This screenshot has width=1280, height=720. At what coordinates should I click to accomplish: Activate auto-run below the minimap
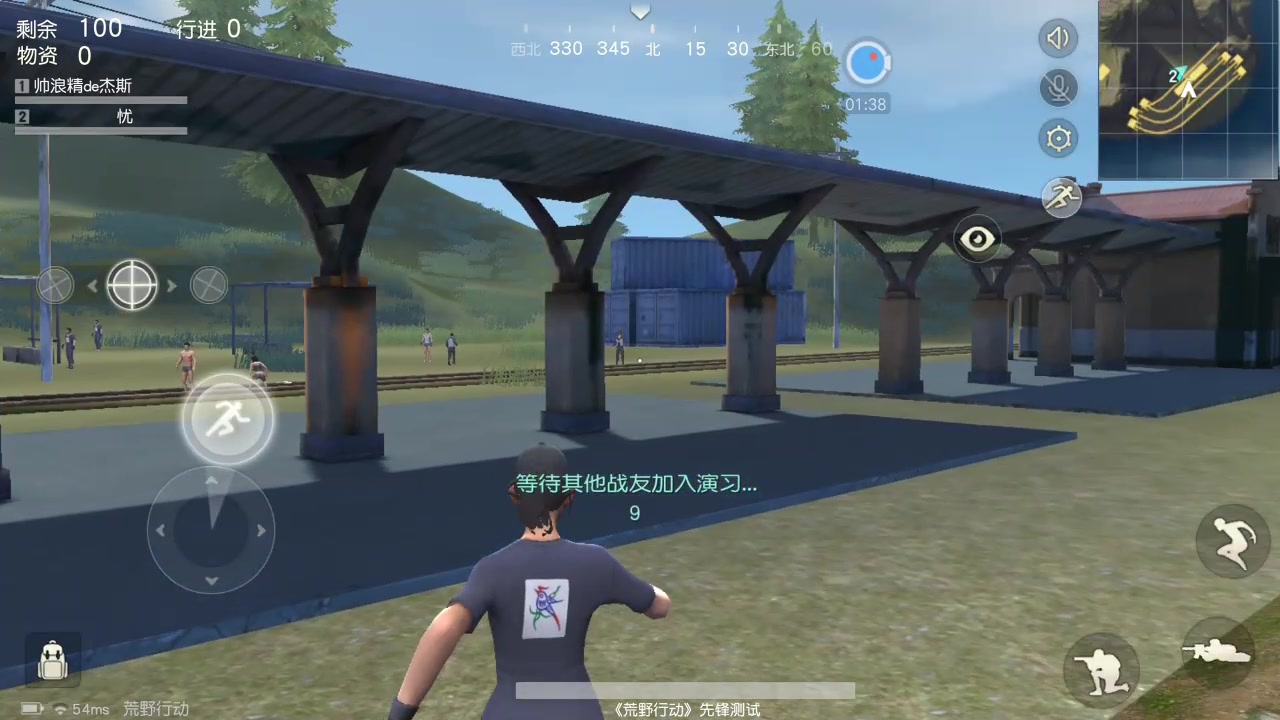click(1061, 197)
